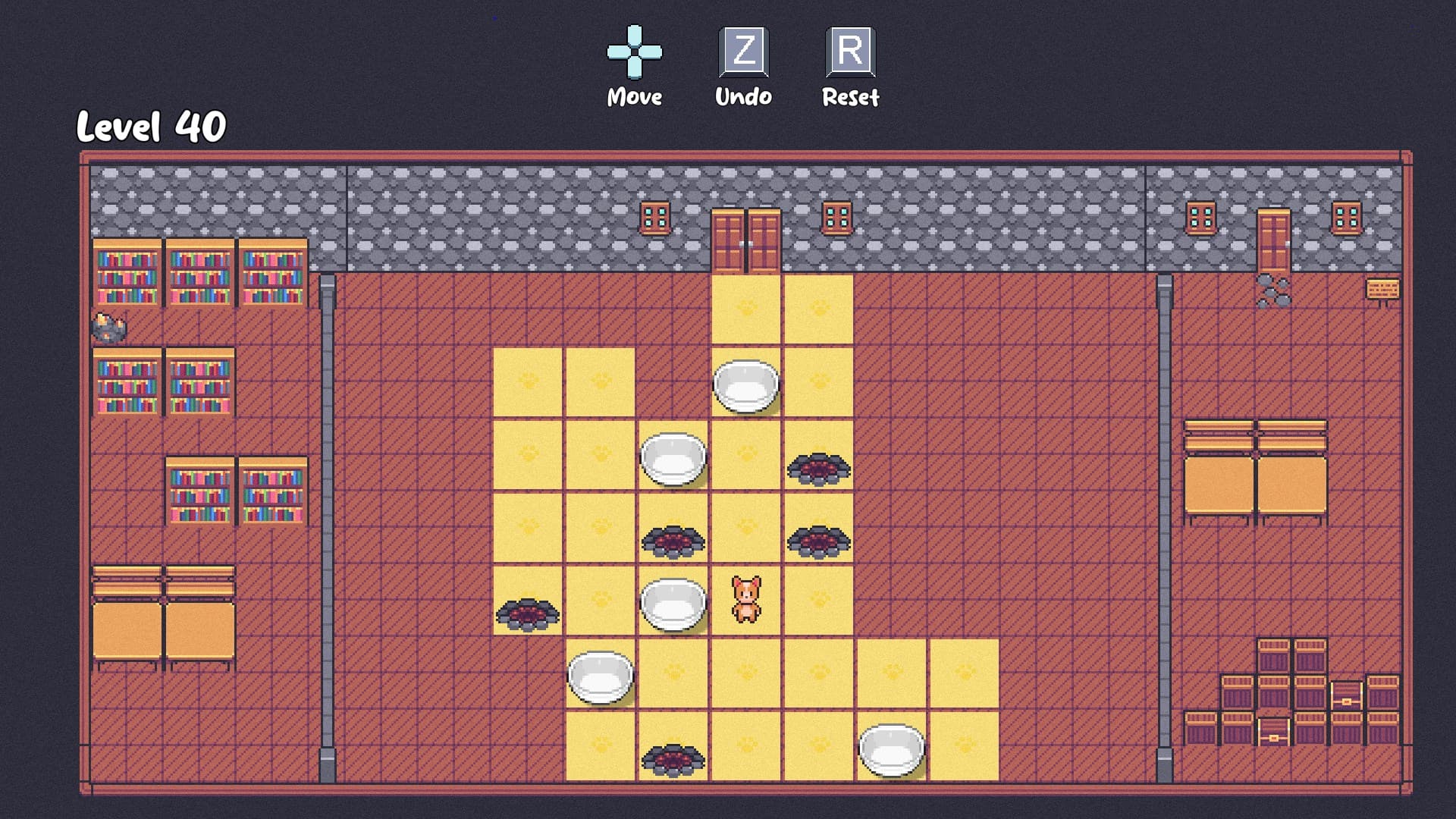Click the spider web beside the left bowl
This screenshot has height=819, width=1456.
[527, 614]
